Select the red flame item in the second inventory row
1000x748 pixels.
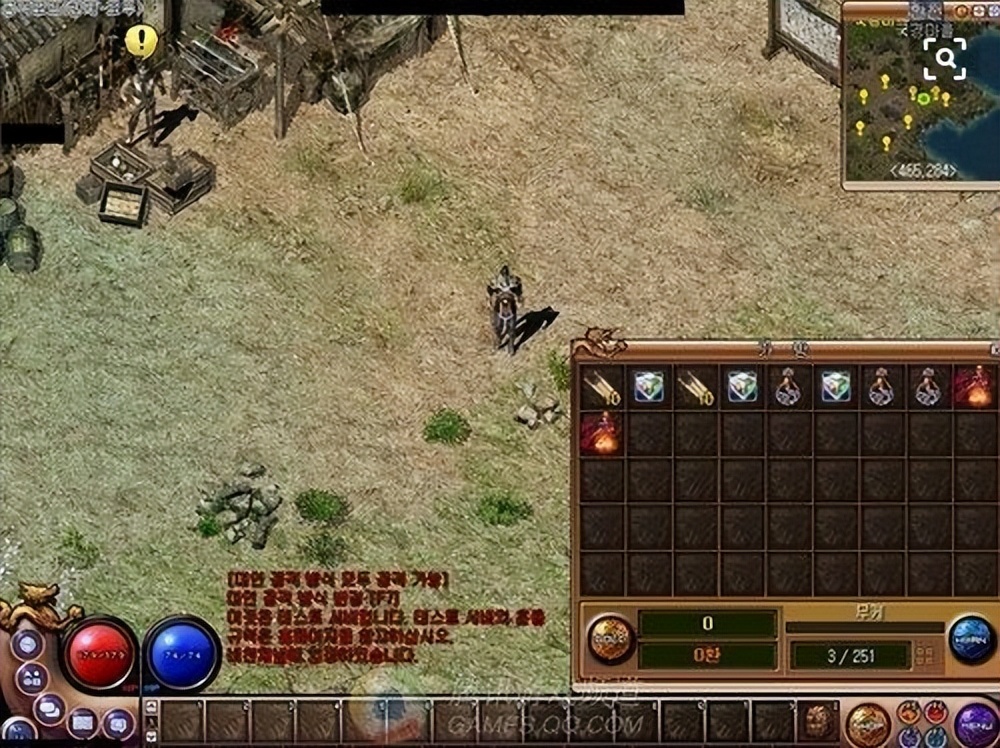(x=602, y=434)
